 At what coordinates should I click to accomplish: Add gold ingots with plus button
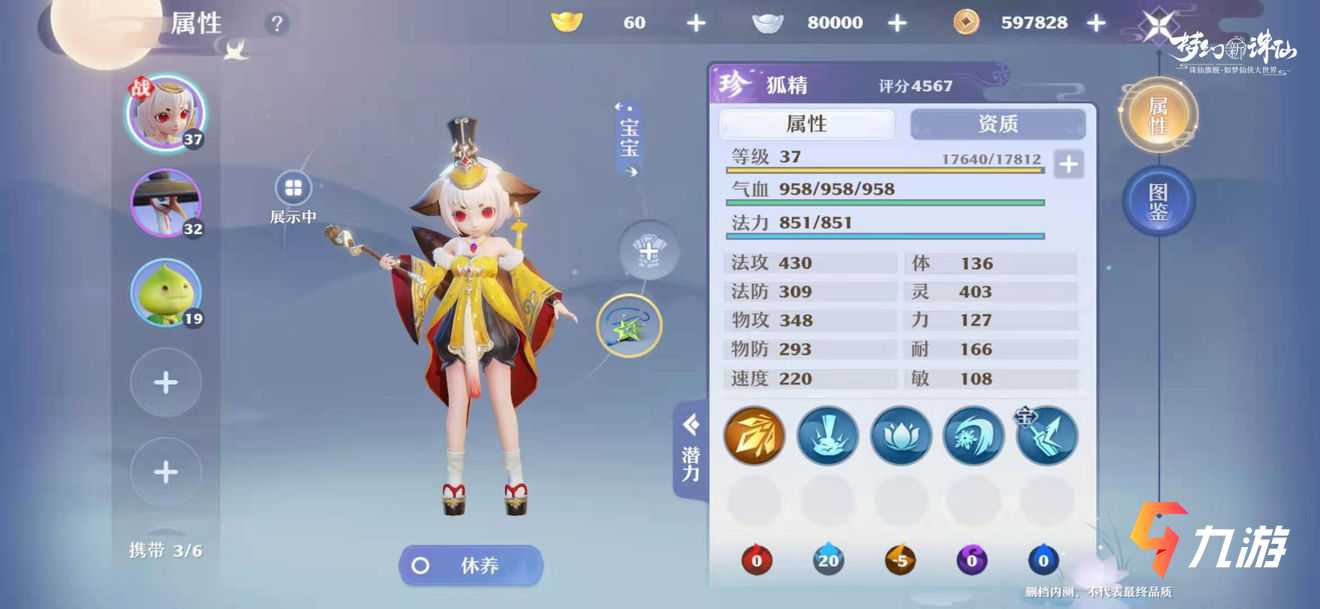[696, 22]
